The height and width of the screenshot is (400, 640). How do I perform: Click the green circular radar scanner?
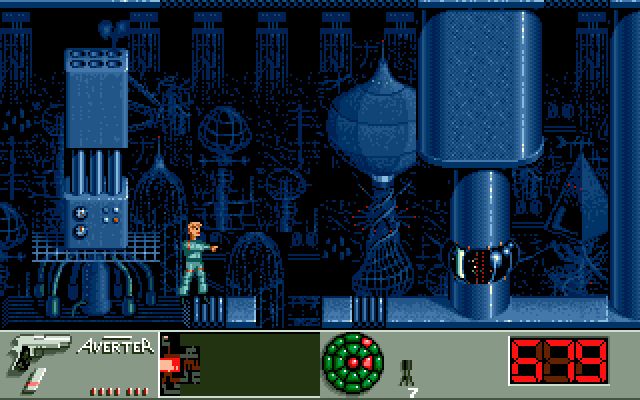354,364
